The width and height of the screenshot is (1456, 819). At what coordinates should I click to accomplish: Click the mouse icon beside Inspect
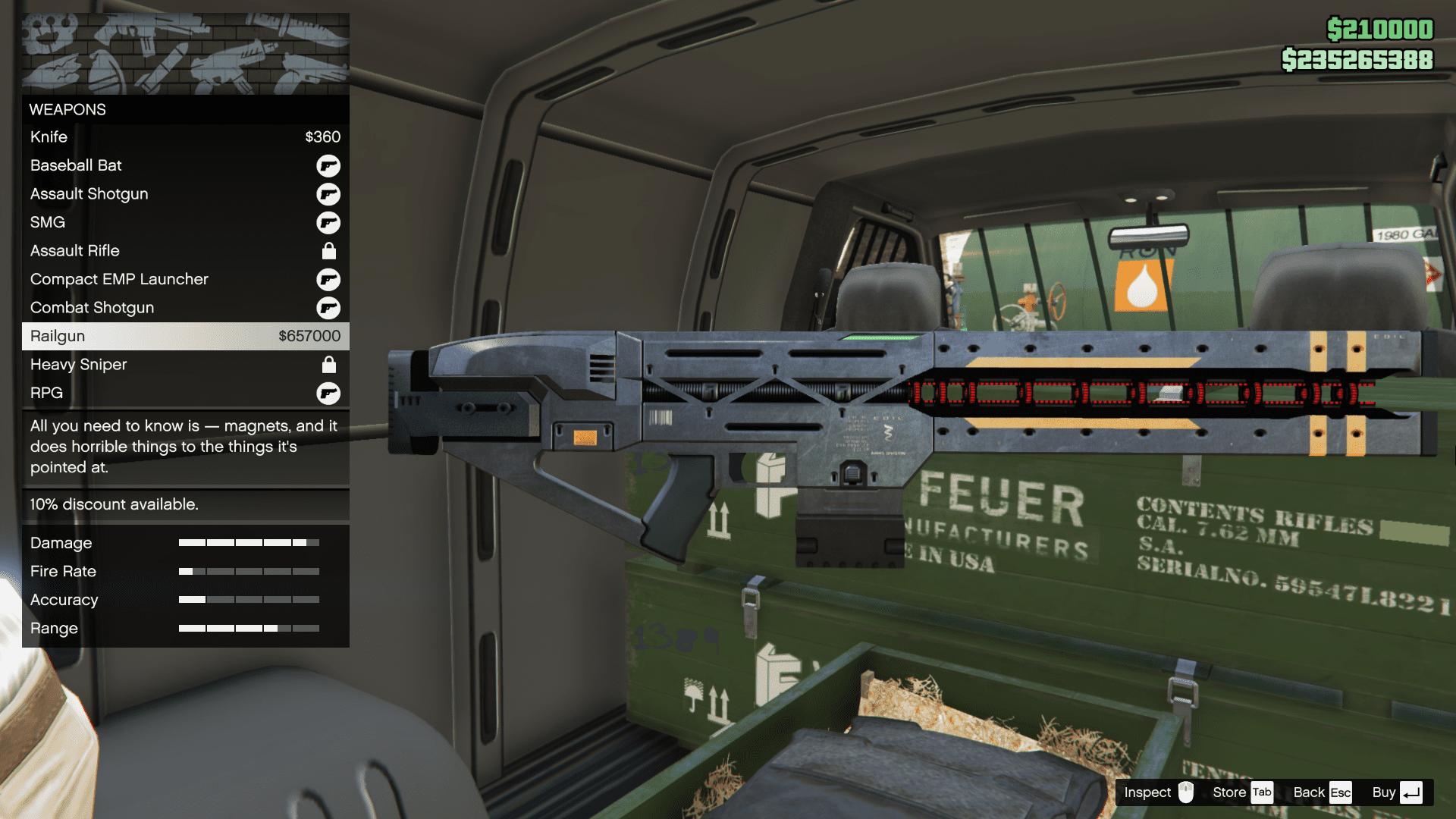pyautogui.click(x=1188, y=792)
